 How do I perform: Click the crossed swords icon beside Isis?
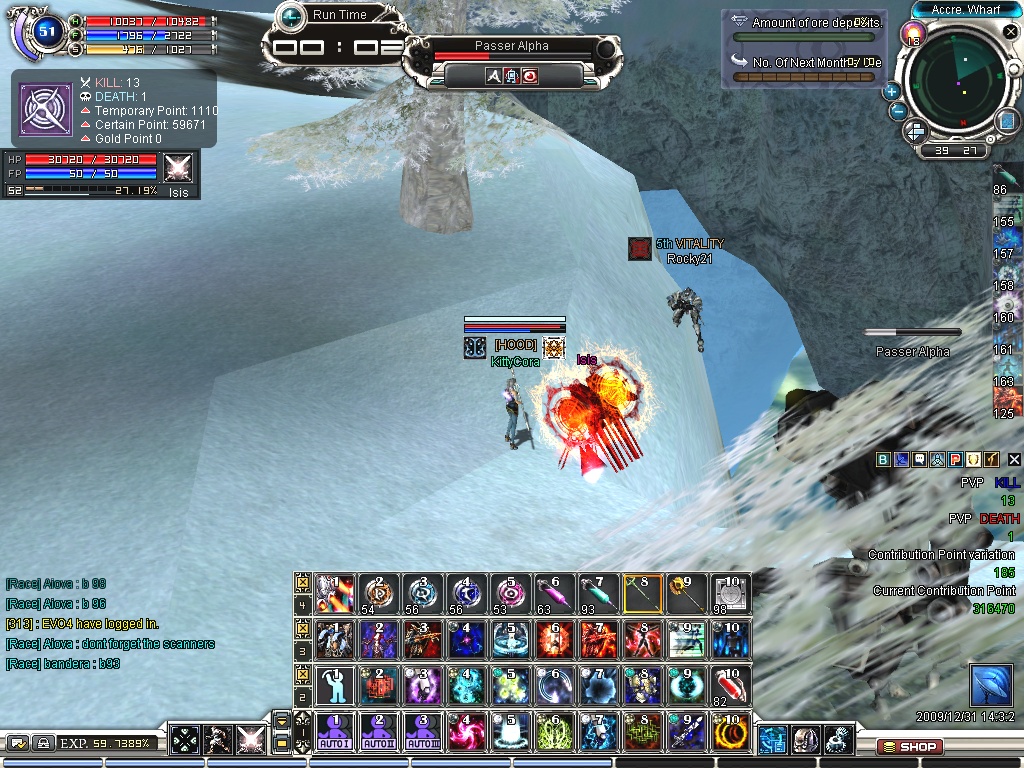tap(178, 167)
